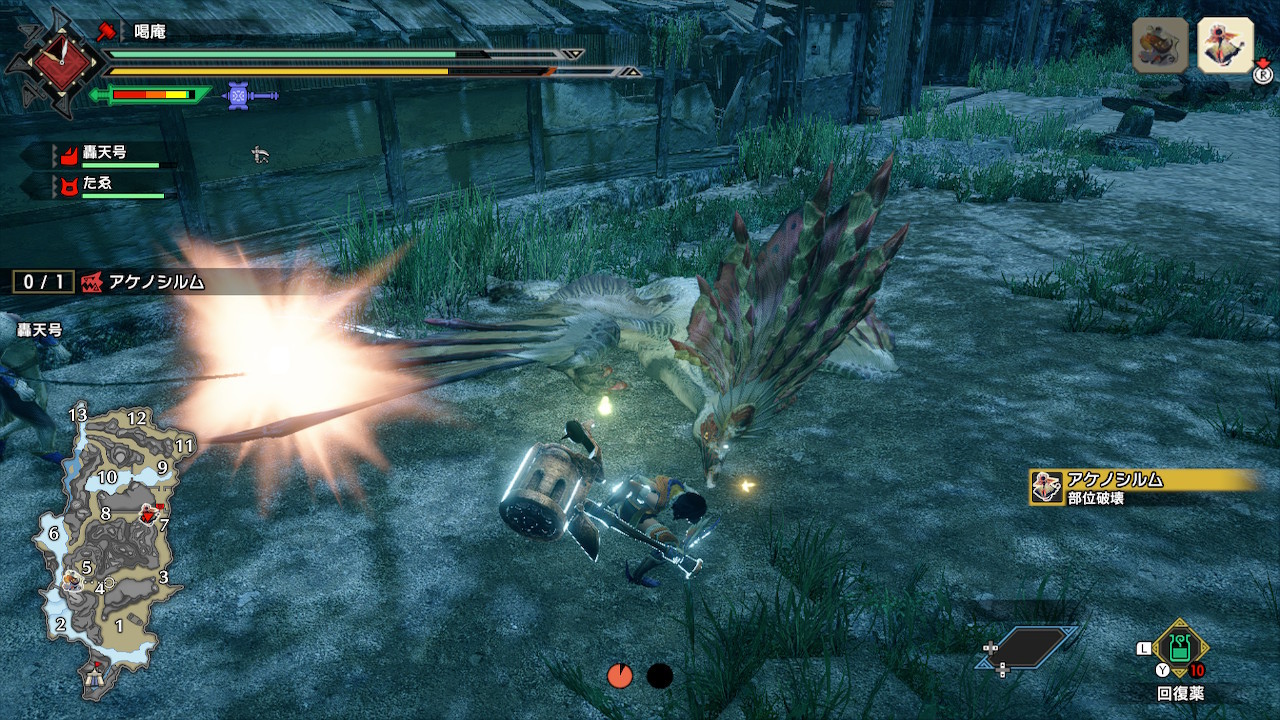
Task: Click the monster target icon in the corner
Action: (x=1226, y=45)
